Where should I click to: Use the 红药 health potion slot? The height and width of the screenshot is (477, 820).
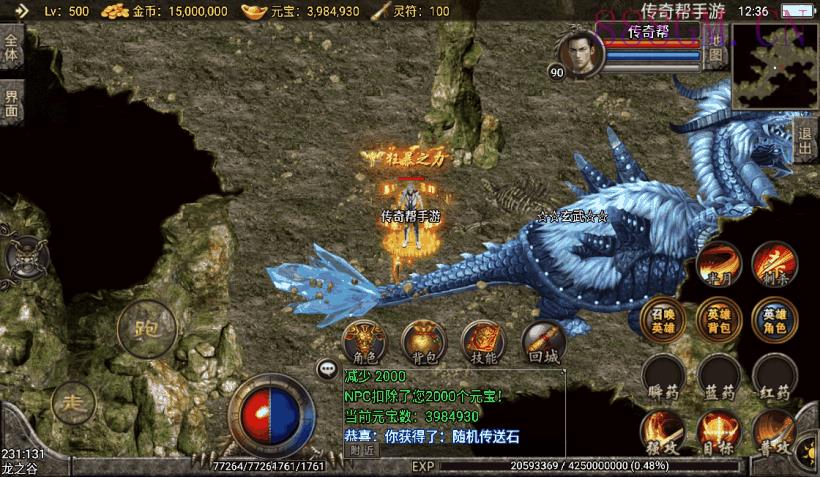(x=774, y=375)
